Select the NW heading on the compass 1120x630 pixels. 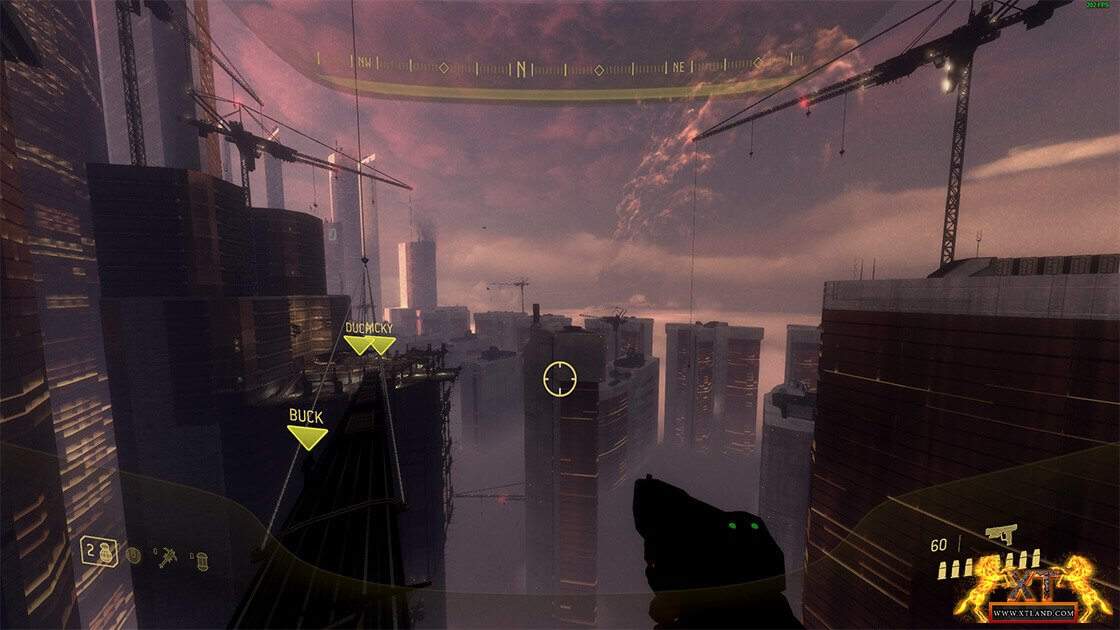pos(364,62)
